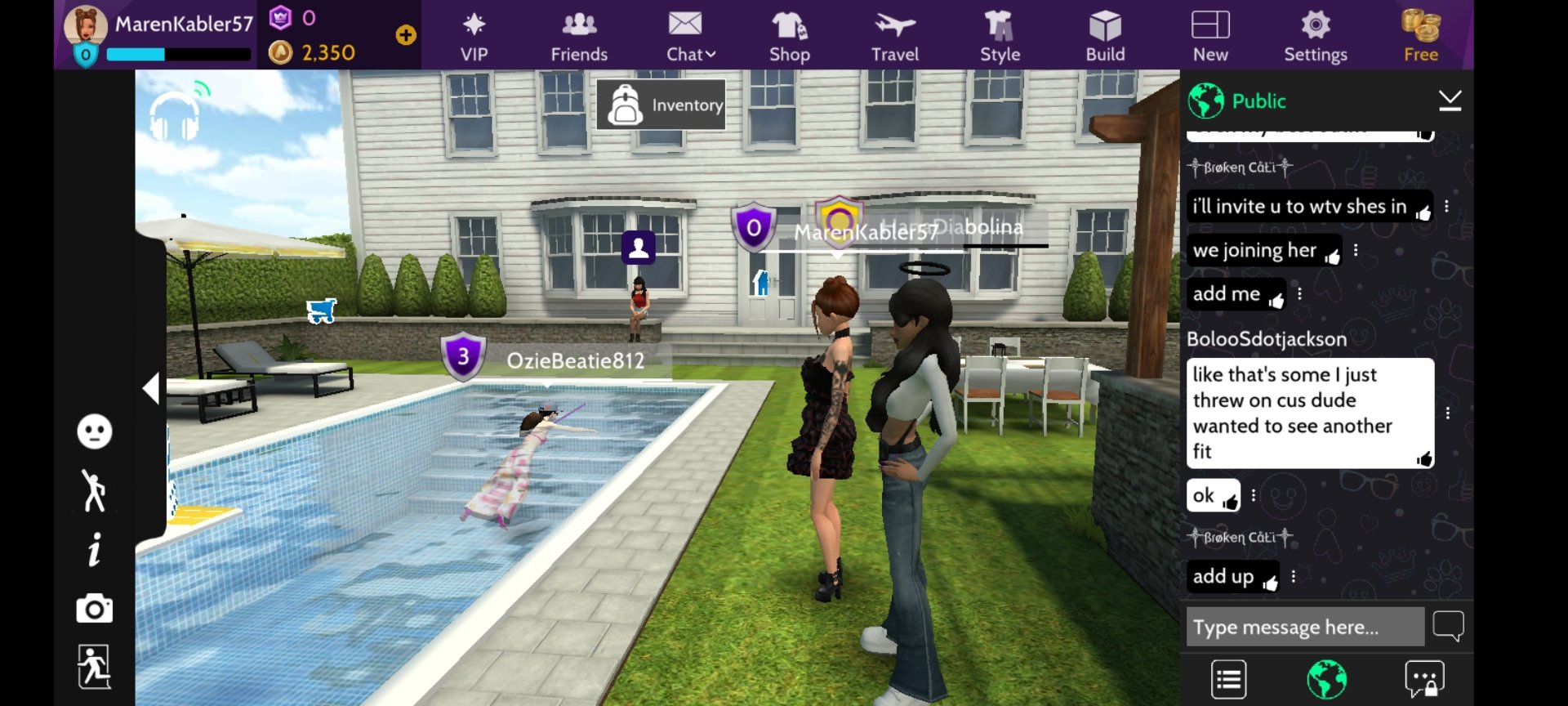Claim the Free coins offer

coord(1420,37)
